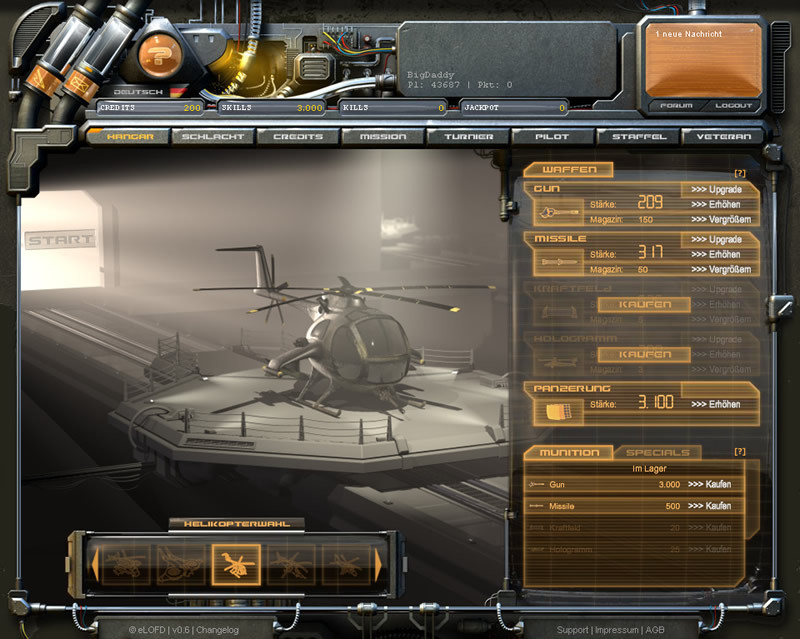Open the Veteran menu
Image resolution: width=800 pixels, height=639 pixels.
(722, 136)
